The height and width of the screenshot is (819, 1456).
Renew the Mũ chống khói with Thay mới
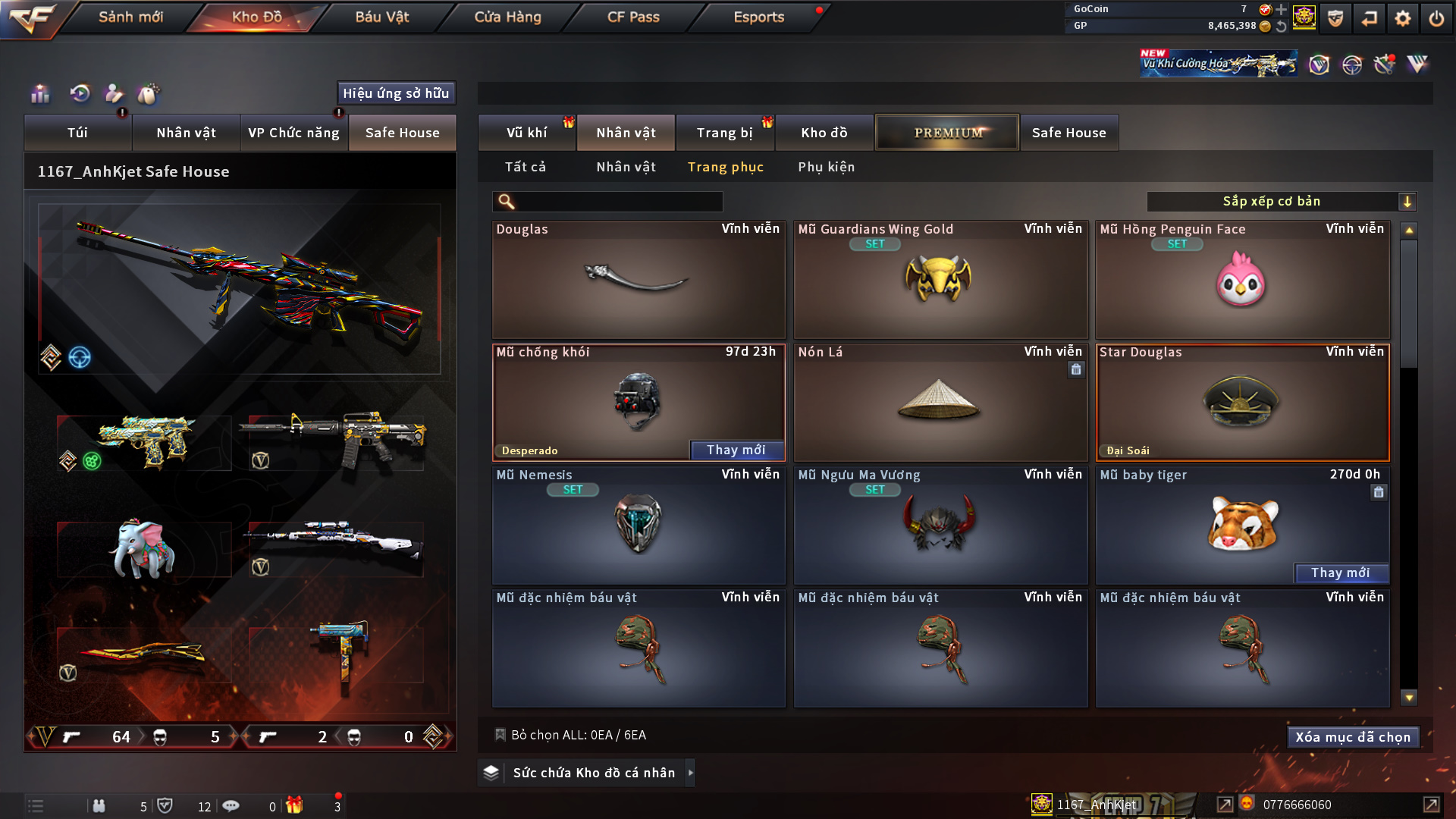click(x=736, y=450)
